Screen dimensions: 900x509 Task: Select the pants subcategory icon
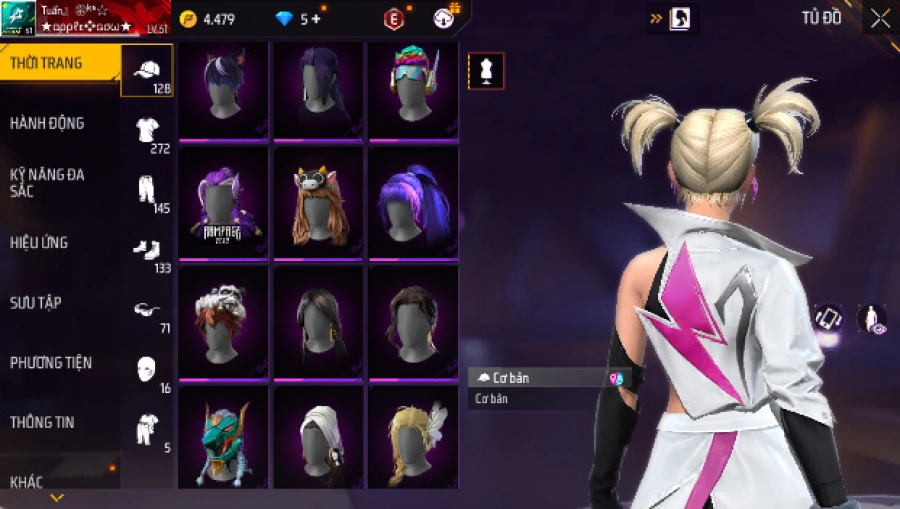[x=147, y=190]
